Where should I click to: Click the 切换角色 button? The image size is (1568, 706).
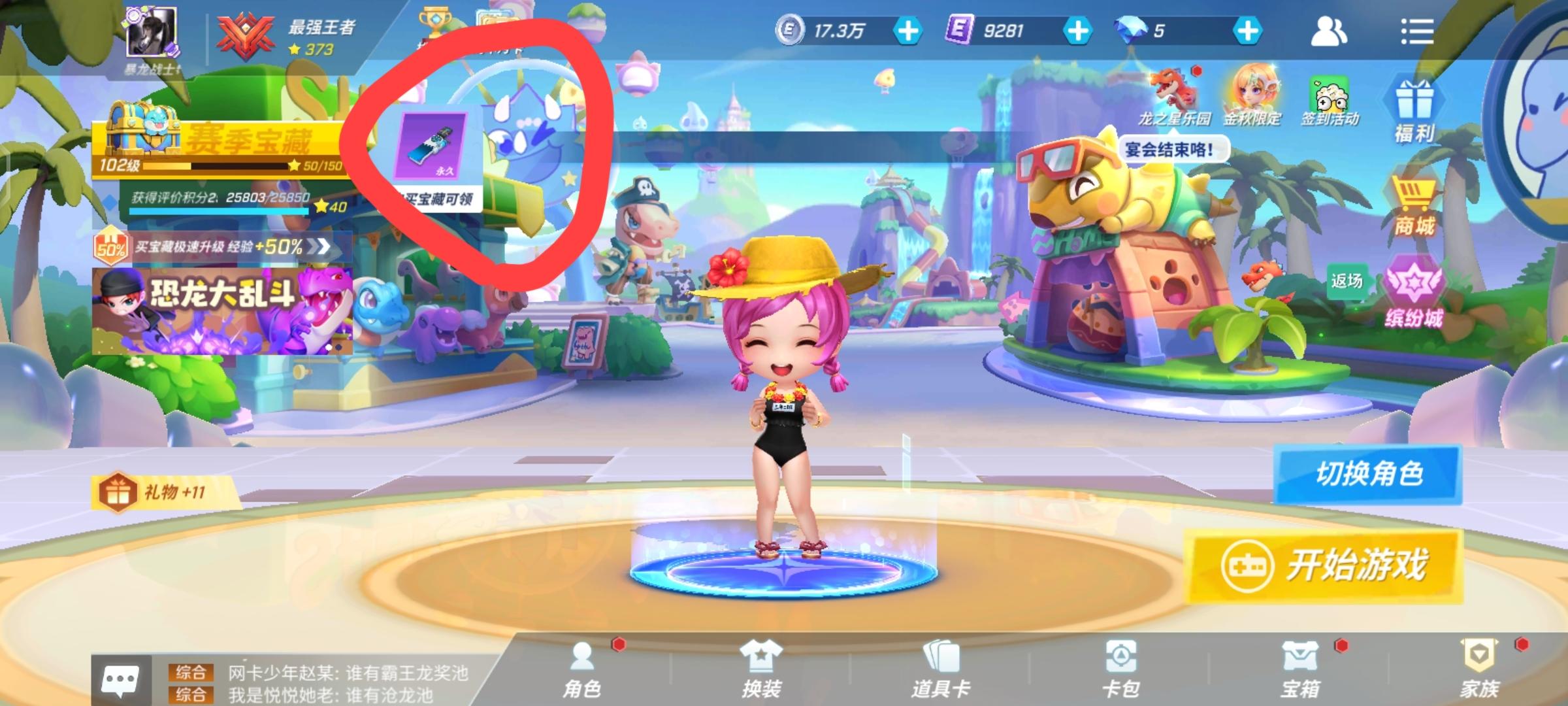coord(1367,475)
